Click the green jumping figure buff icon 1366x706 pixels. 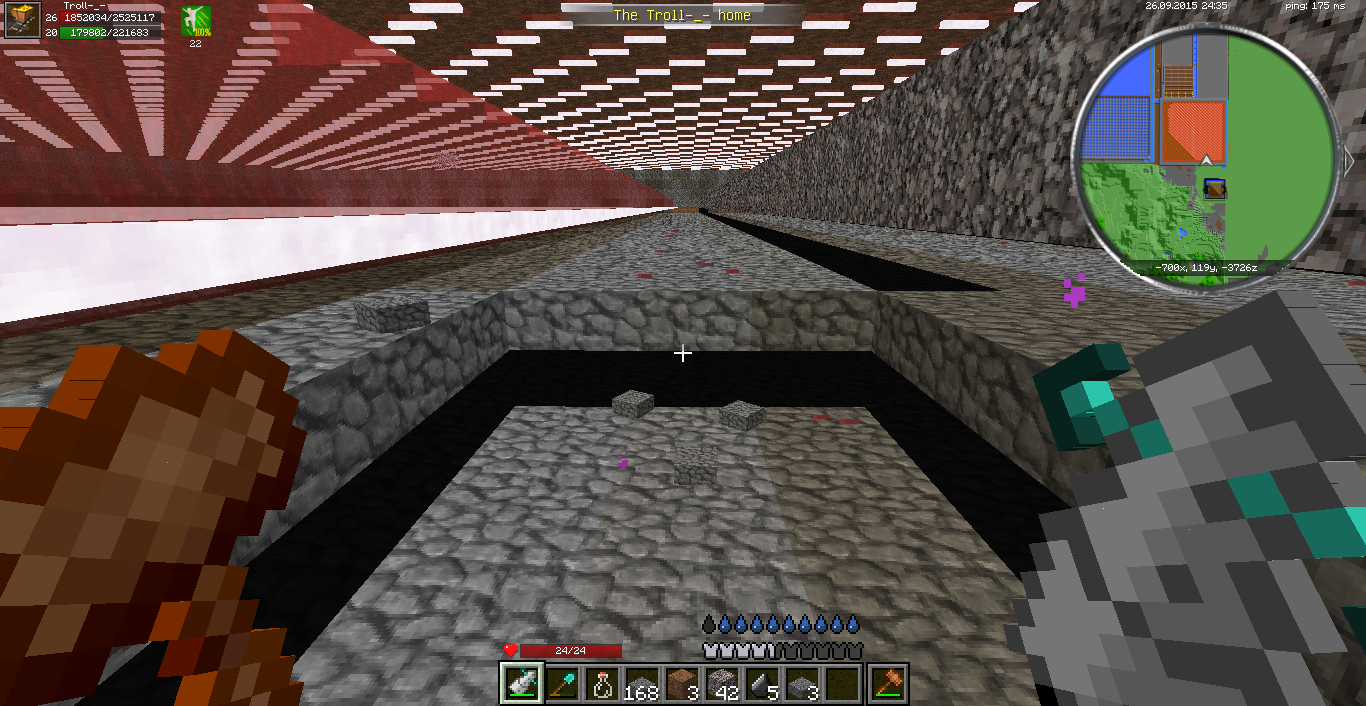pyautogui.click(x=195, y=21)
